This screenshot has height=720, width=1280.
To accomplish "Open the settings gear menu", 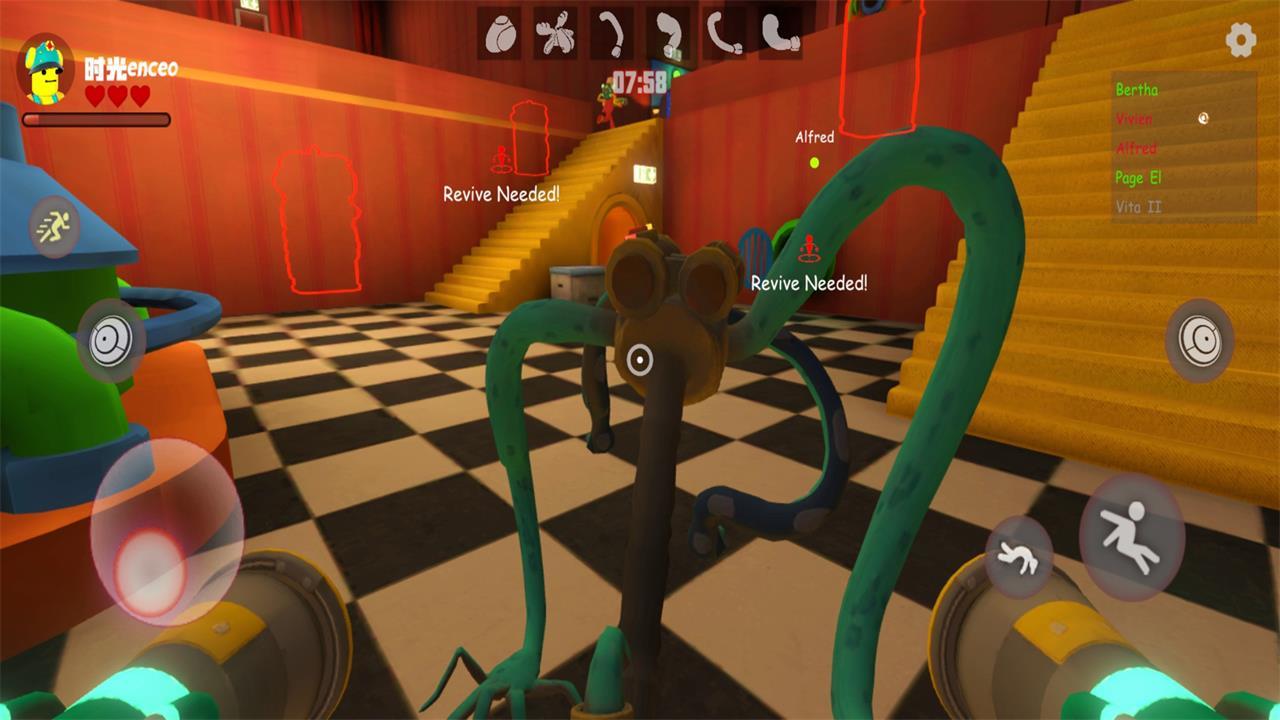I will [1241, 40].
